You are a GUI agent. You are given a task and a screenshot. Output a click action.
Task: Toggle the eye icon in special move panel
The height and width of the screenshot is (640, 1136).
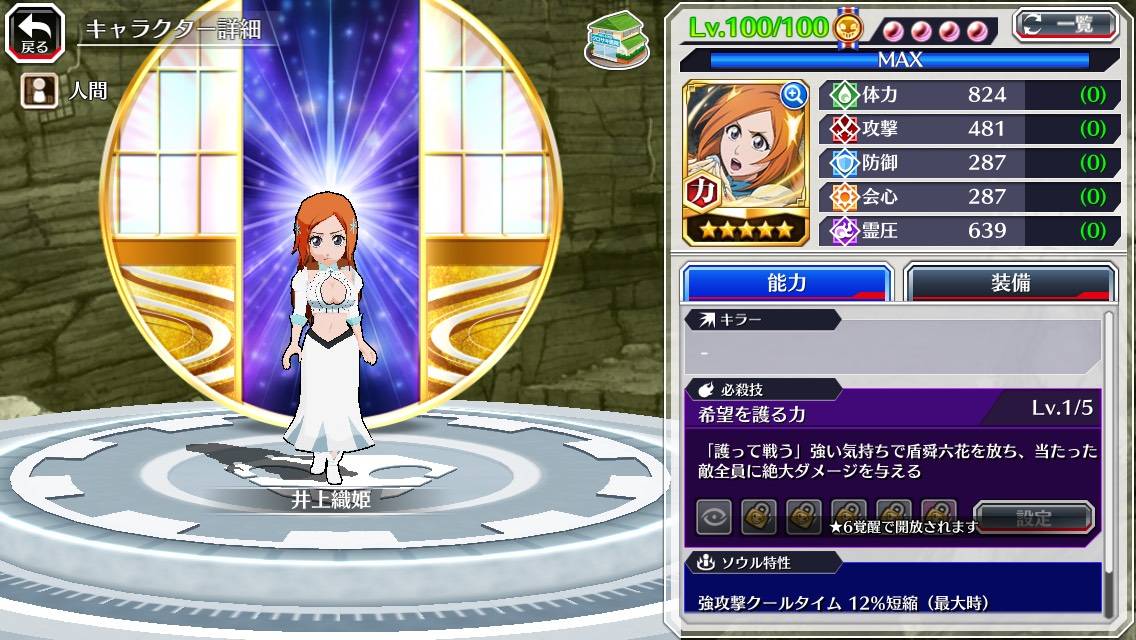[x=714, y=517]
